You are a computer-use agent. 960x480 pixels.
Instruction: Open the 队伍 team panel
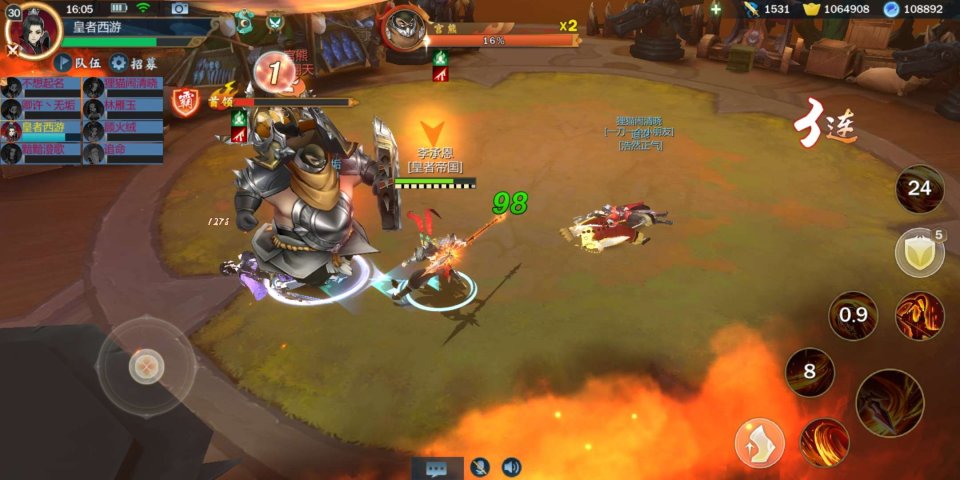[x=77, y=62]
